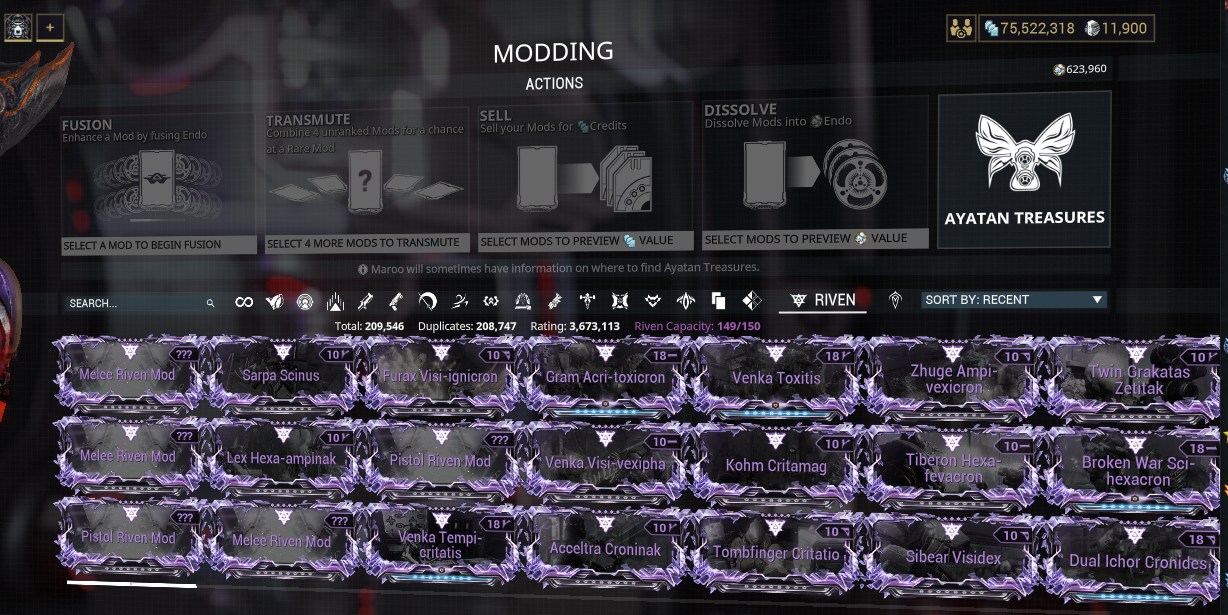Viewport: 1228px width, 615px height.
Task: Select the Dual Ichor Cronides riven mod
Action: (x=1137, y=561)
